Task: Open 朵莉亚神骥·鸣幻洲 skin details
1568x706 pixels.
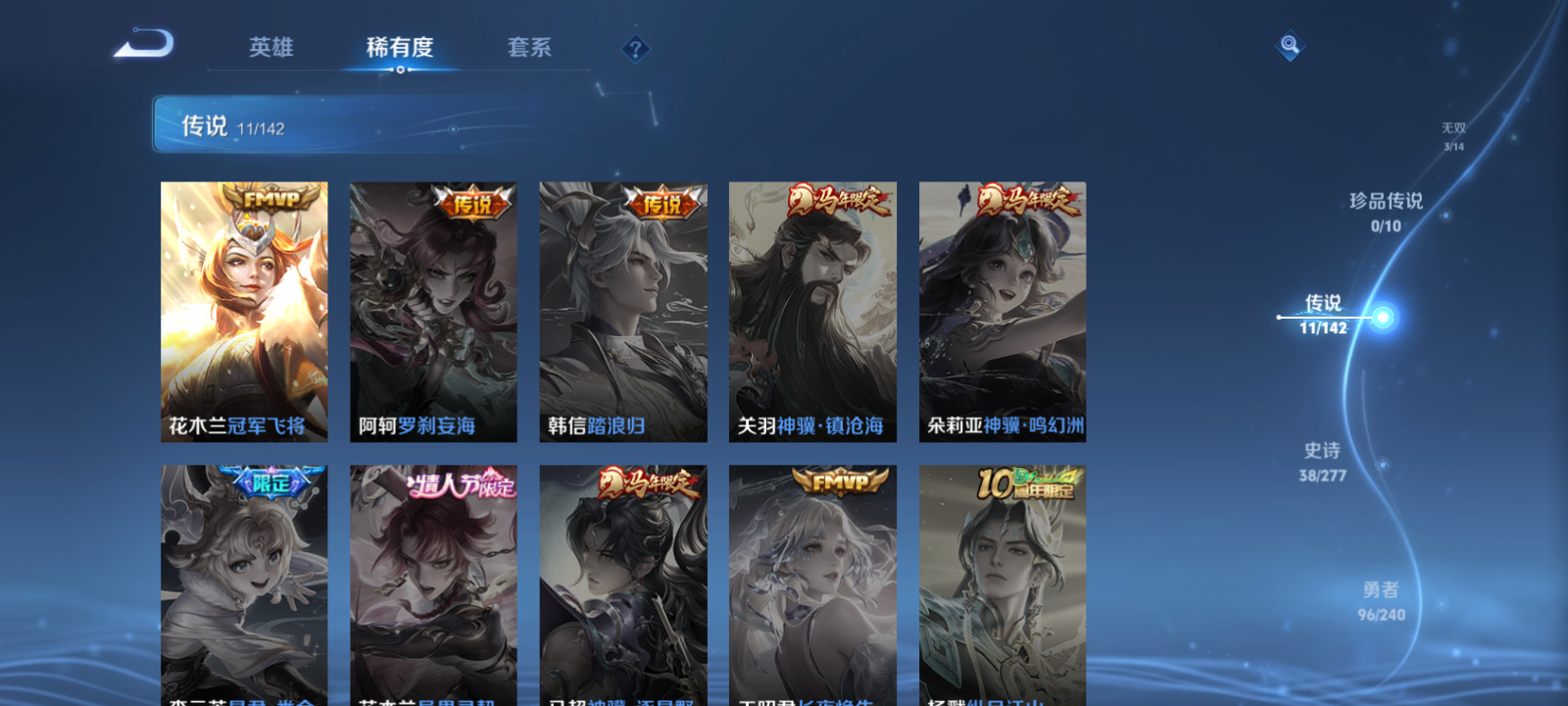Action: 1004,312
